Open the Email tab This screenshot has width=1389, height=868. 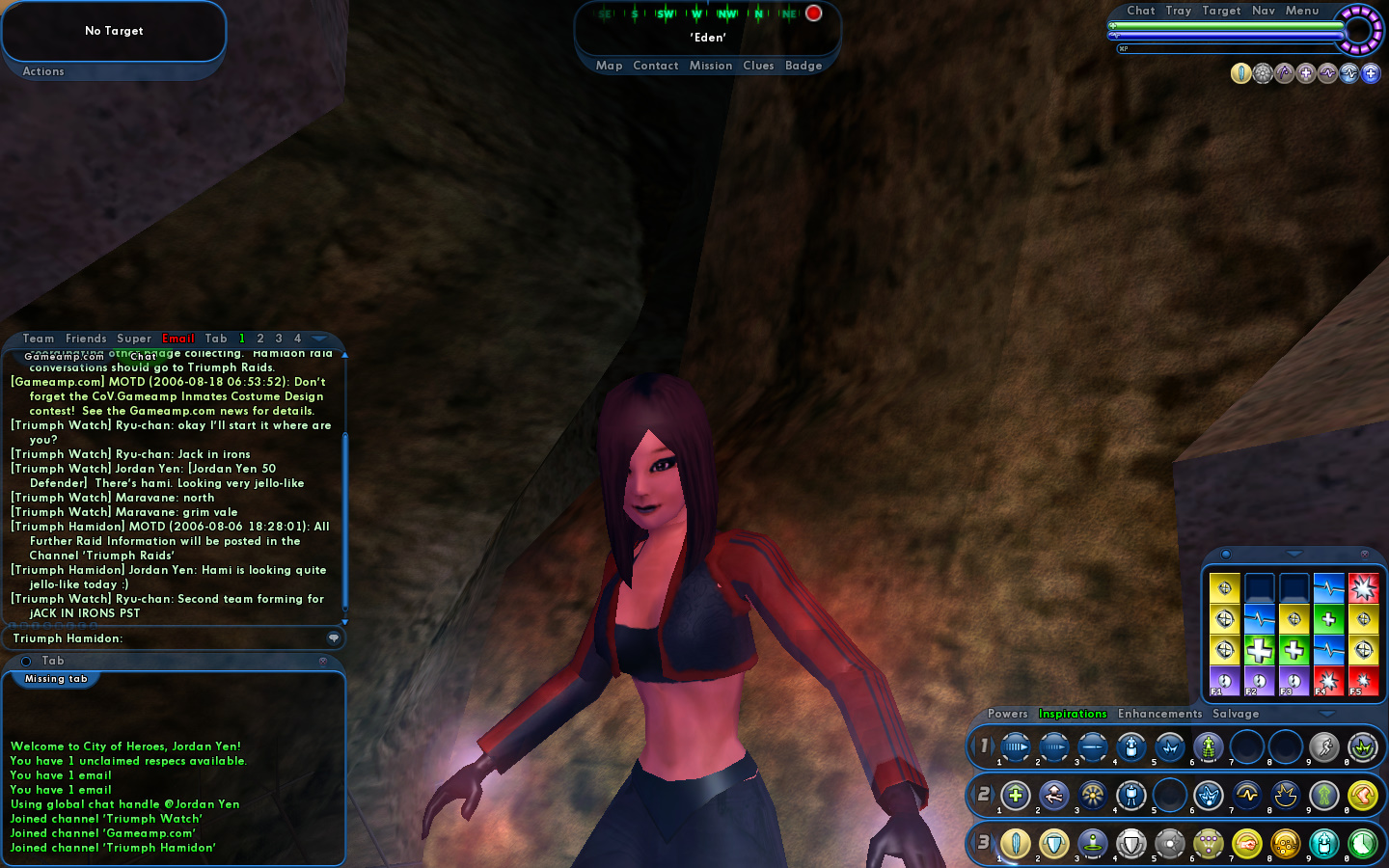pos(178,339)
